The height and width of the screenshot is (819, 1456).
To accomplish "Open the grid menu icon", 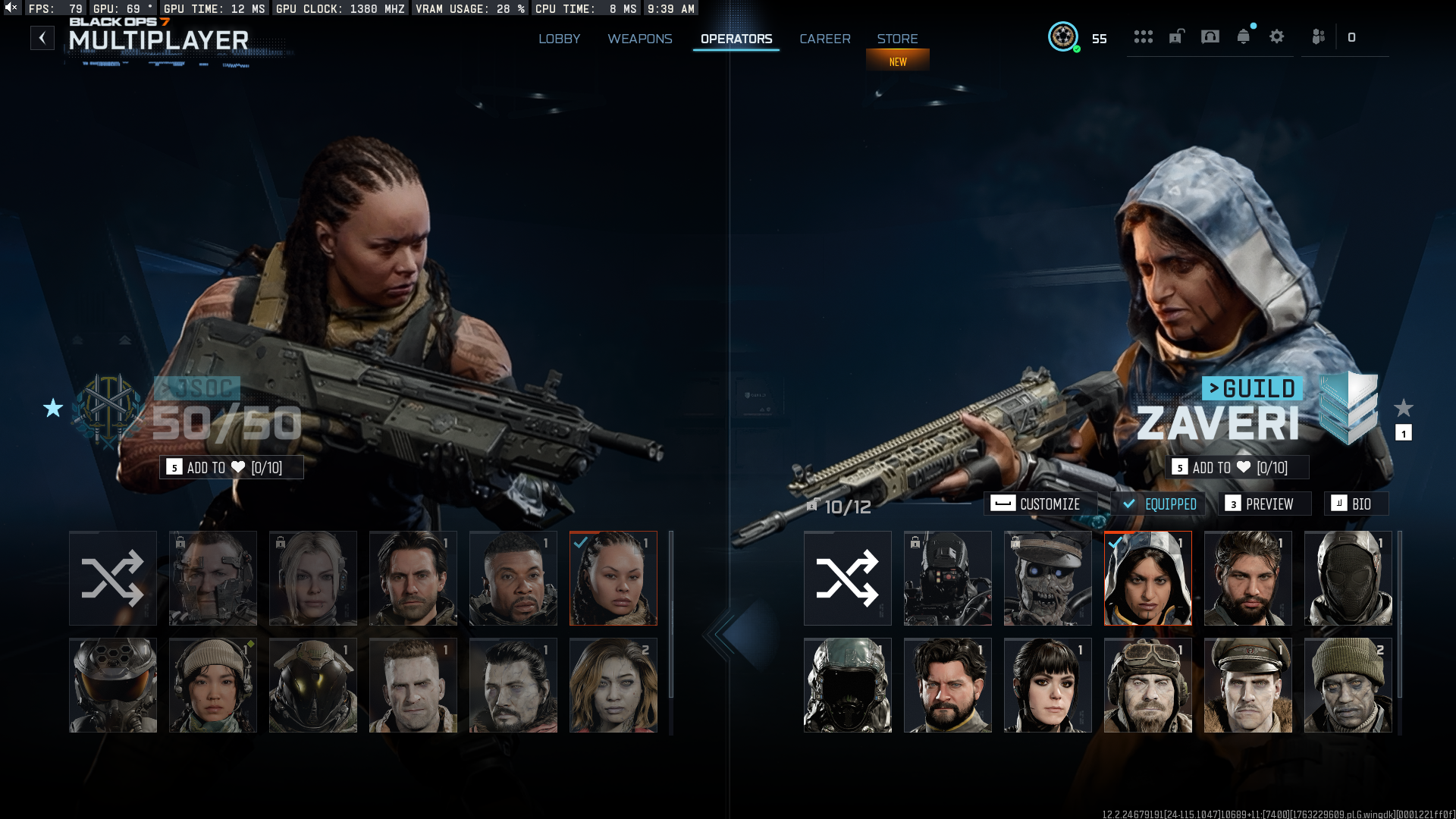I will click(x=1143, y=36).
